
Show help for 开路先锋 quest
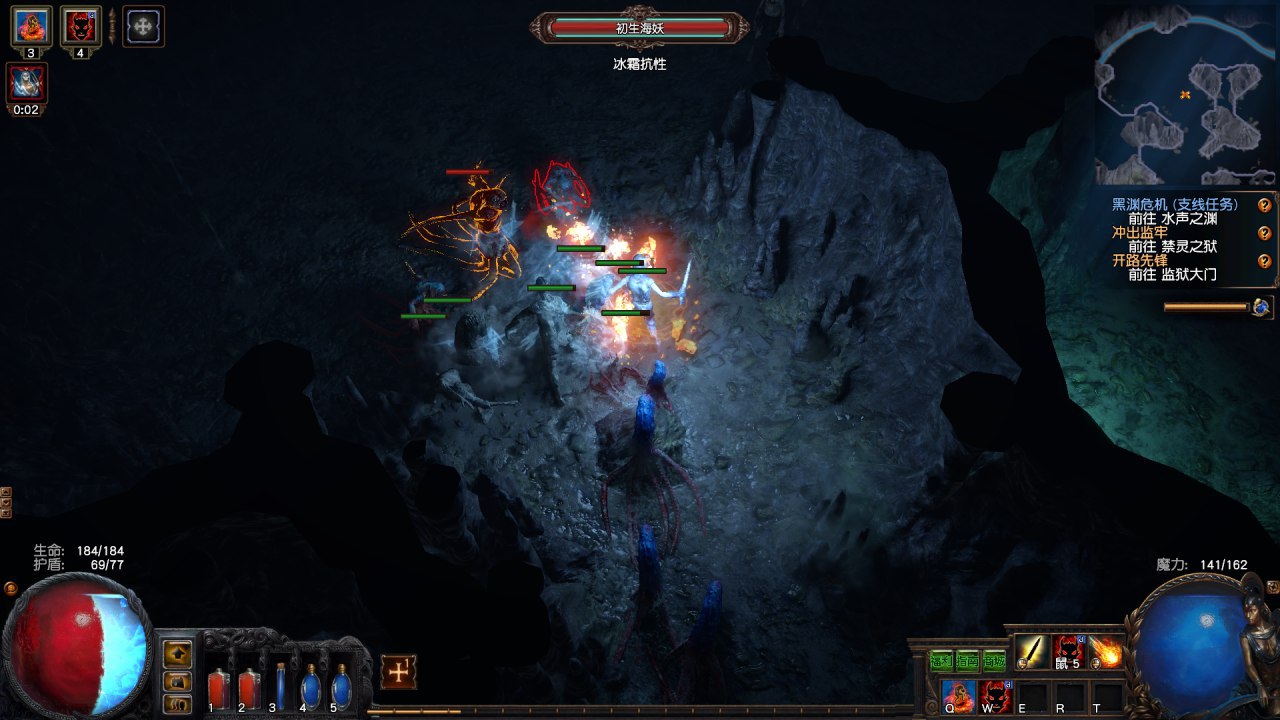pos(1264,261)
